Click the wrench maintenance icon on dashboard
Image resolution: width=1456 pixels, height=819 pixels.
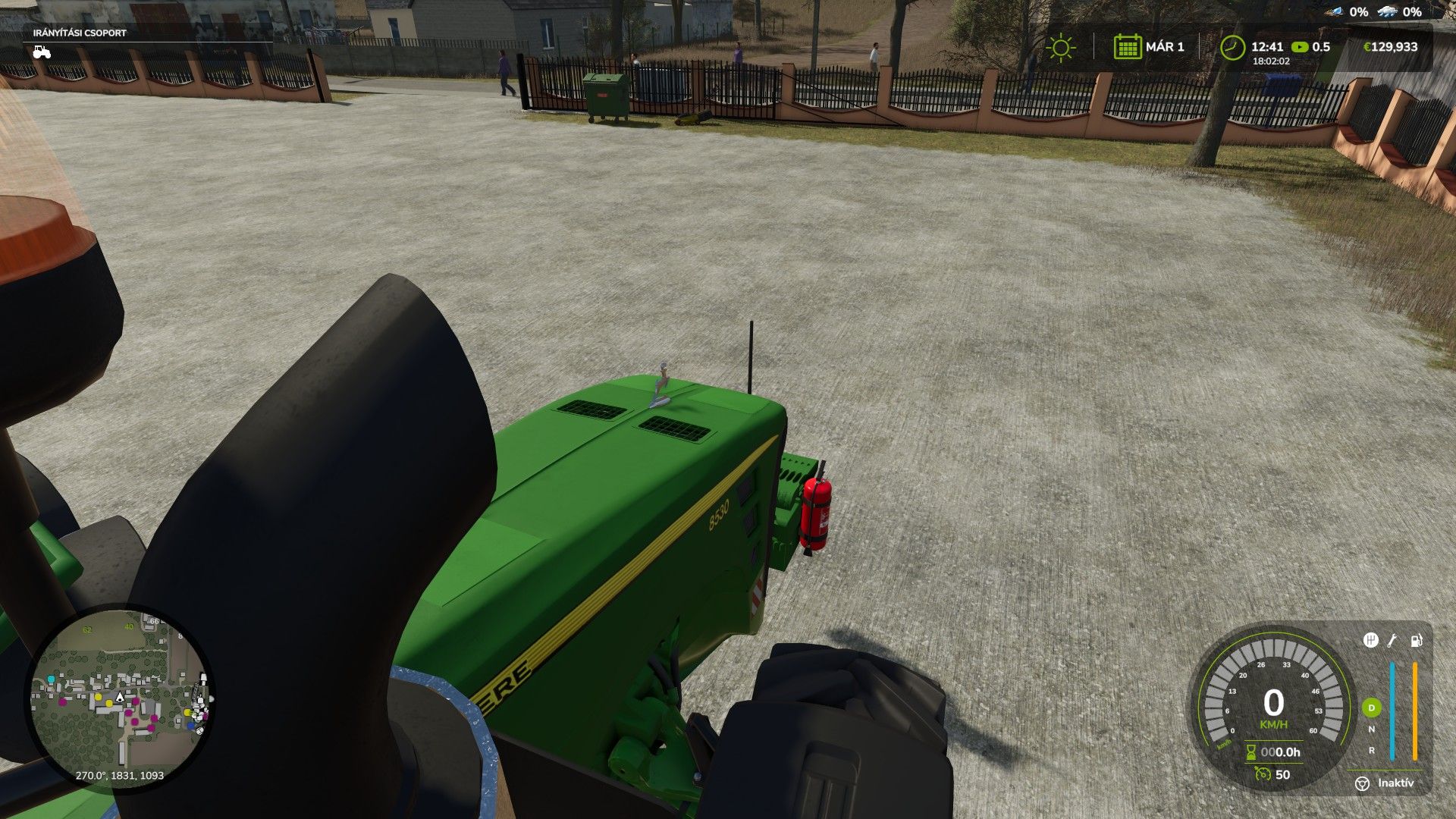tap(1392, 641)
